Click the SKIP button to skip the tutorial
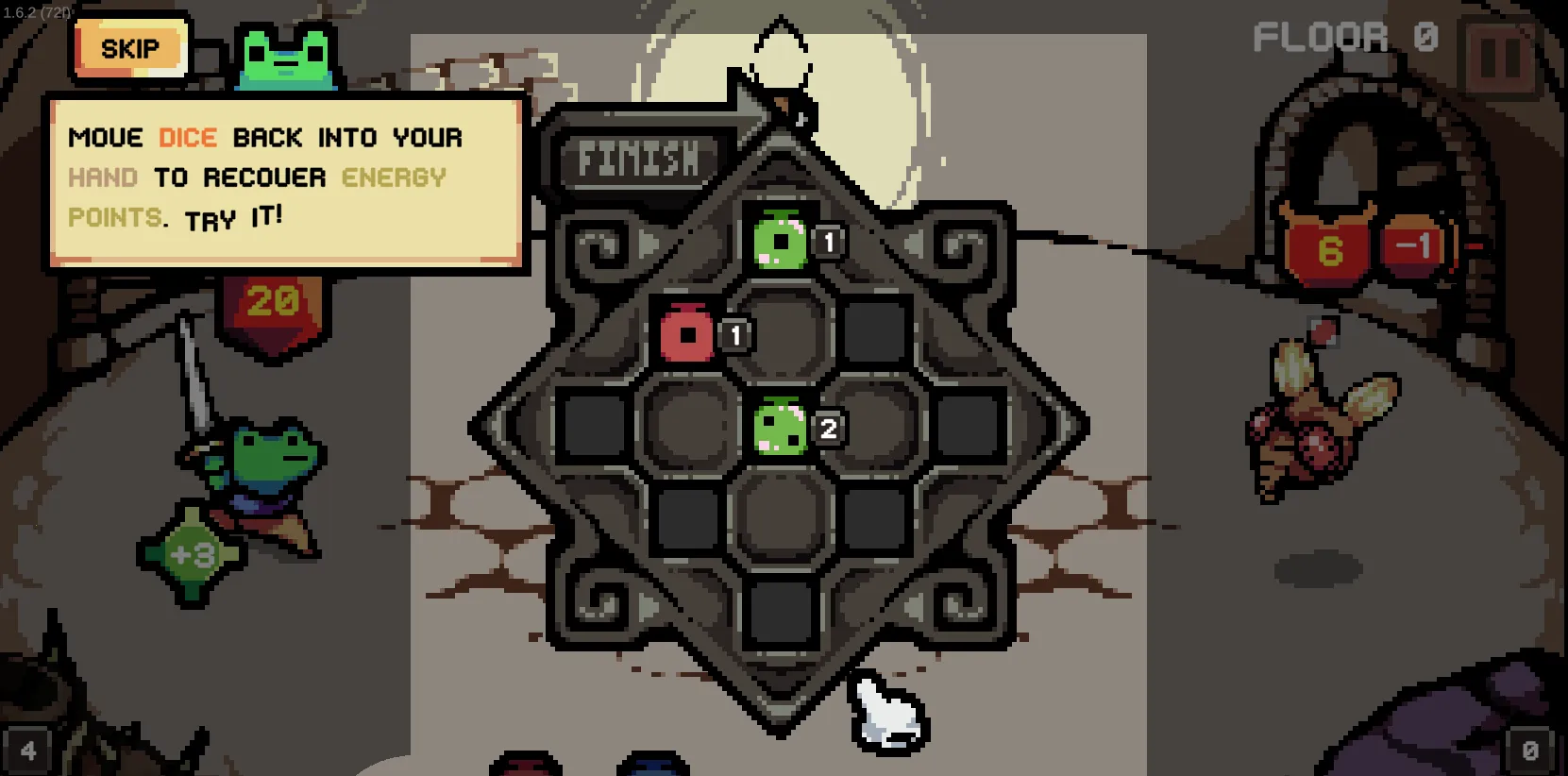 click(x=131, y=48)
